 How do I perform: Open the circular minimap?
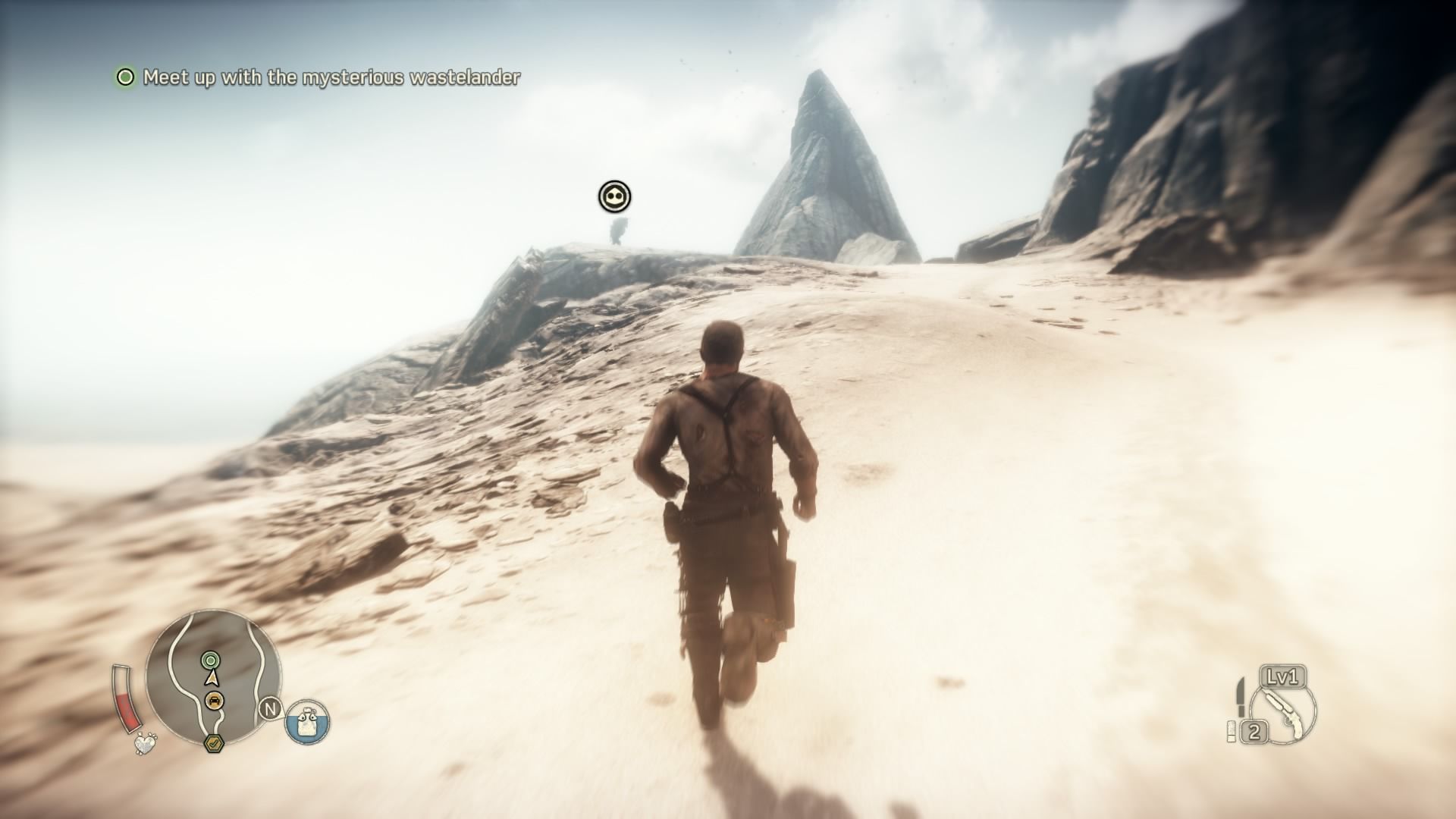tap(213, 677)
